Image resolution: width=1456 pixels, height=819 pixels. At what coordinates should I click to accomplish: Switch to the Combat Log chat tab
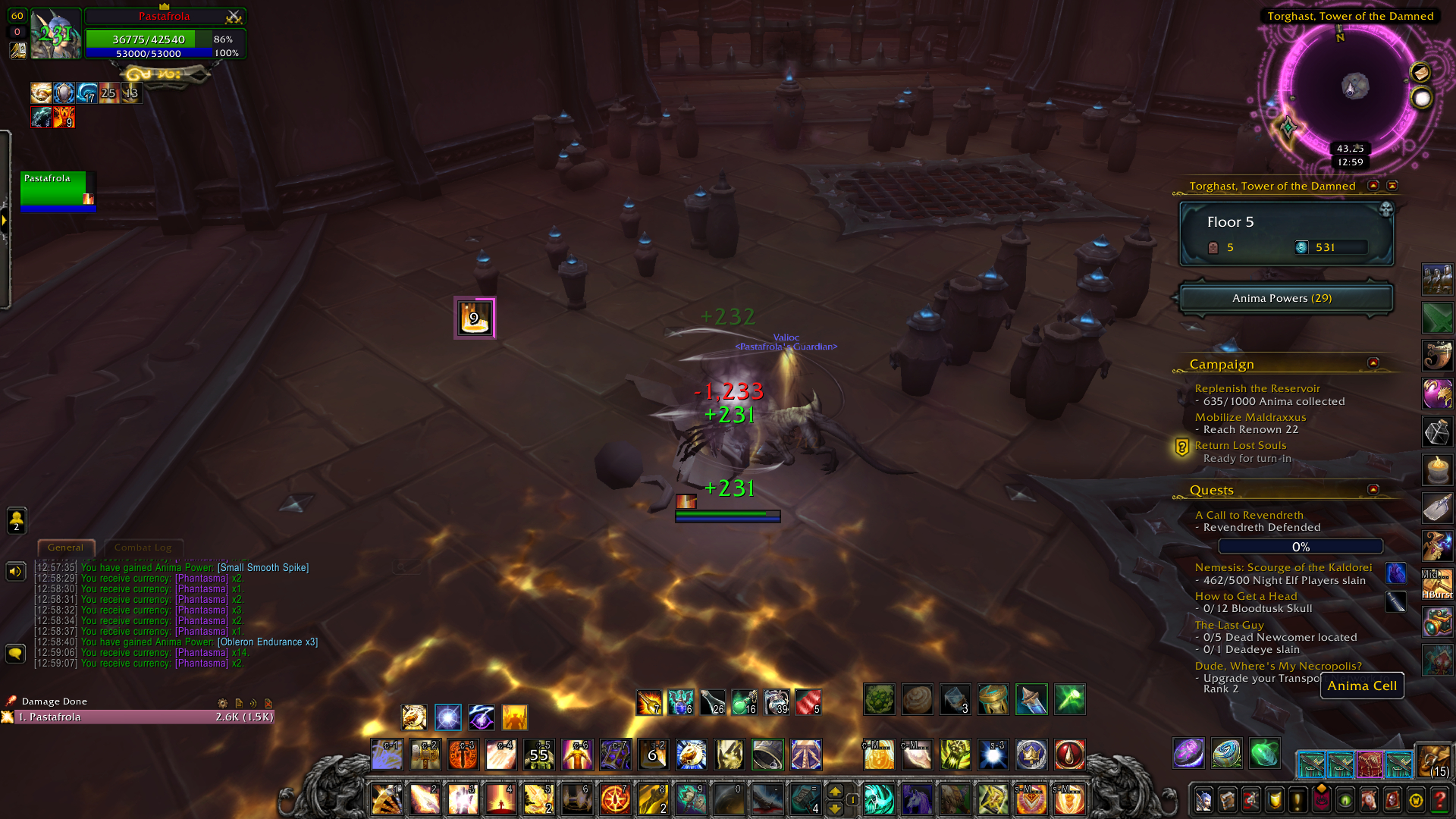click(143, 548)
